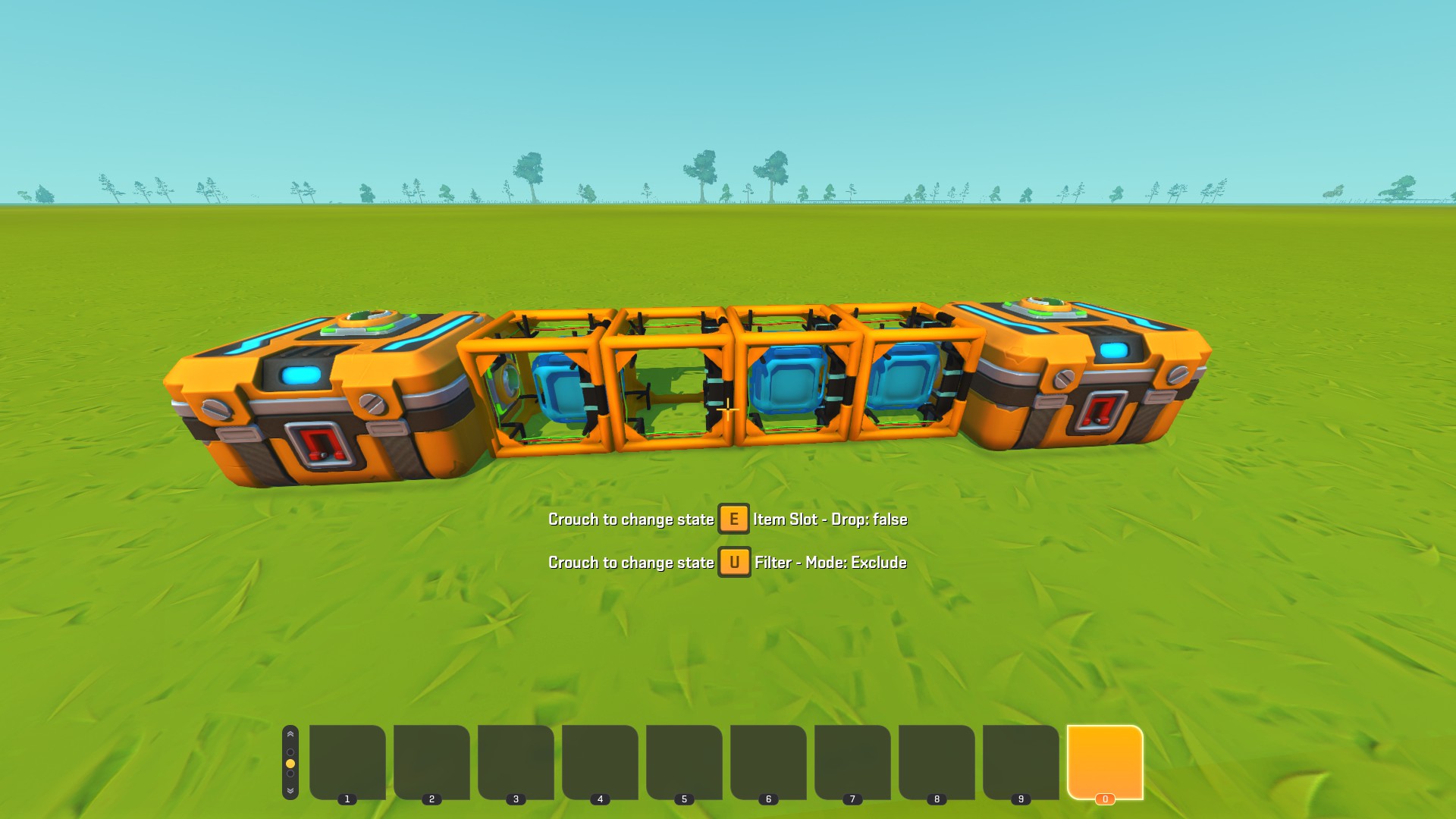Viewport: 1456px width, 819px height.
Task: Click the hotbar page down double-chevron
Action: click(290, 790)
